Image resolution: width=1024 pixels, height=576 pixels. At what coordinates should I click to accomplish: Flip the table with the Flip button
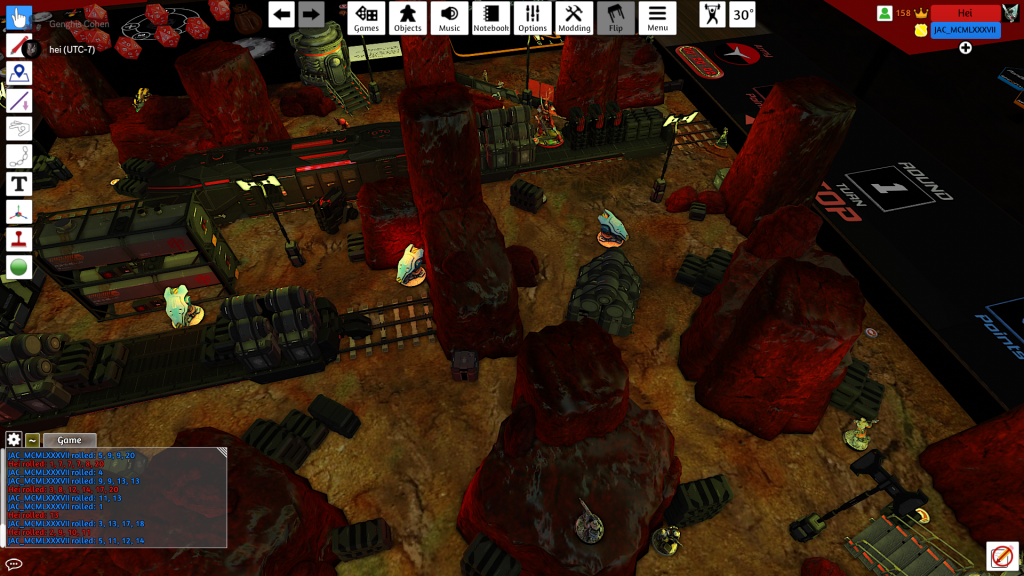(616, 17)
